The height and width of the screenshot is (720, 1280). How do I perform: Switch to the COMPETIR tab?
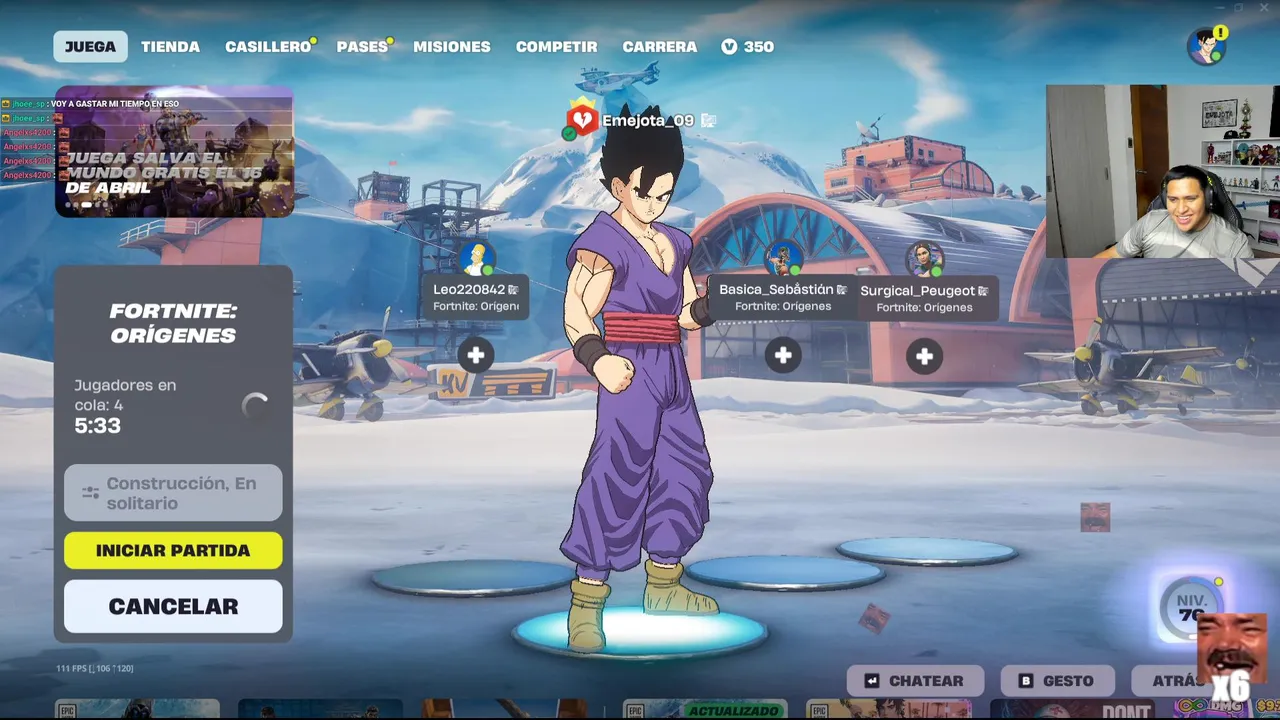(x=556, y=47)
